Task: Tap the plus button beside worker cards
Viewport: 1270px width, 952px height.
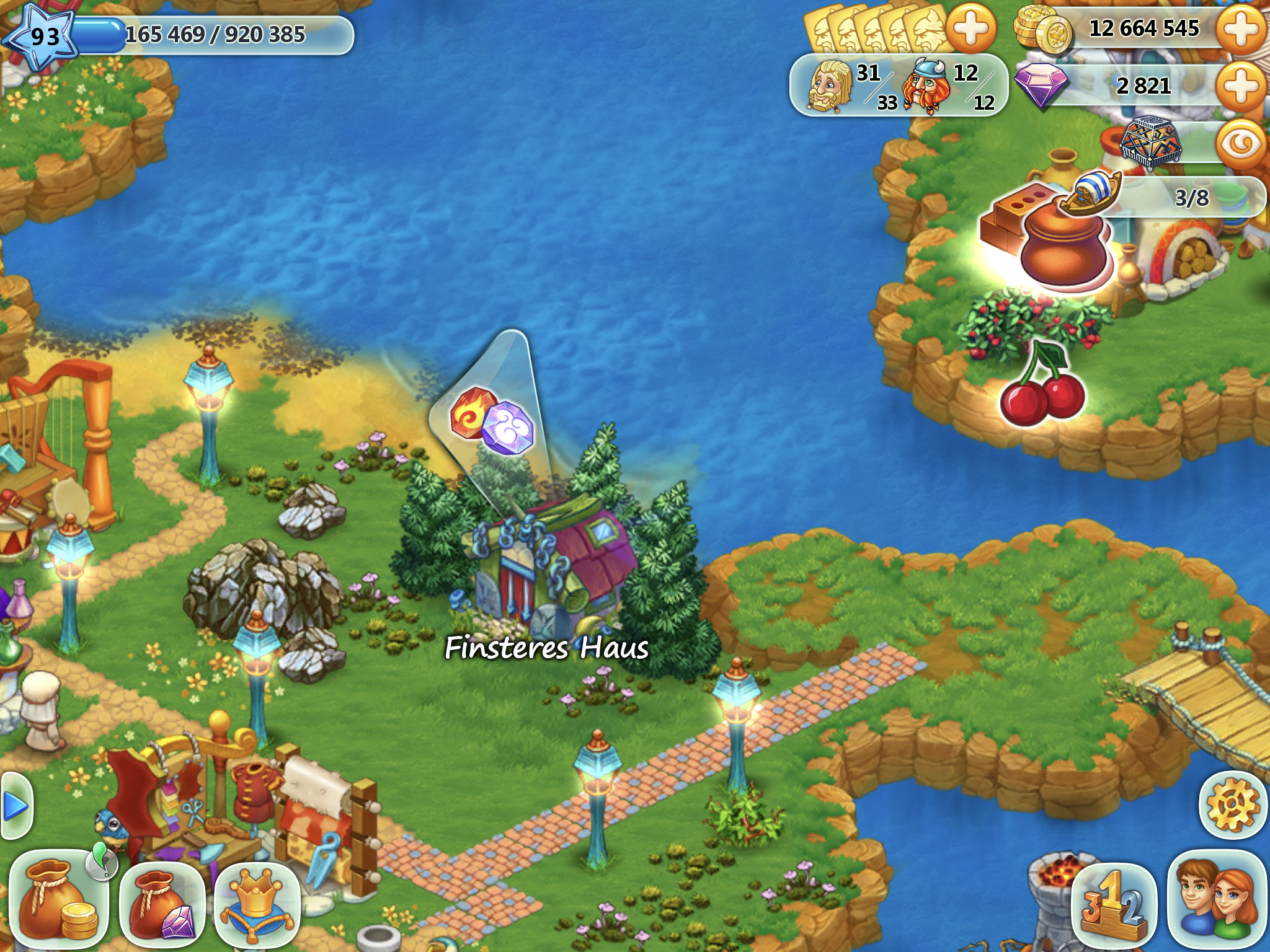Action: tap(970, 29)
